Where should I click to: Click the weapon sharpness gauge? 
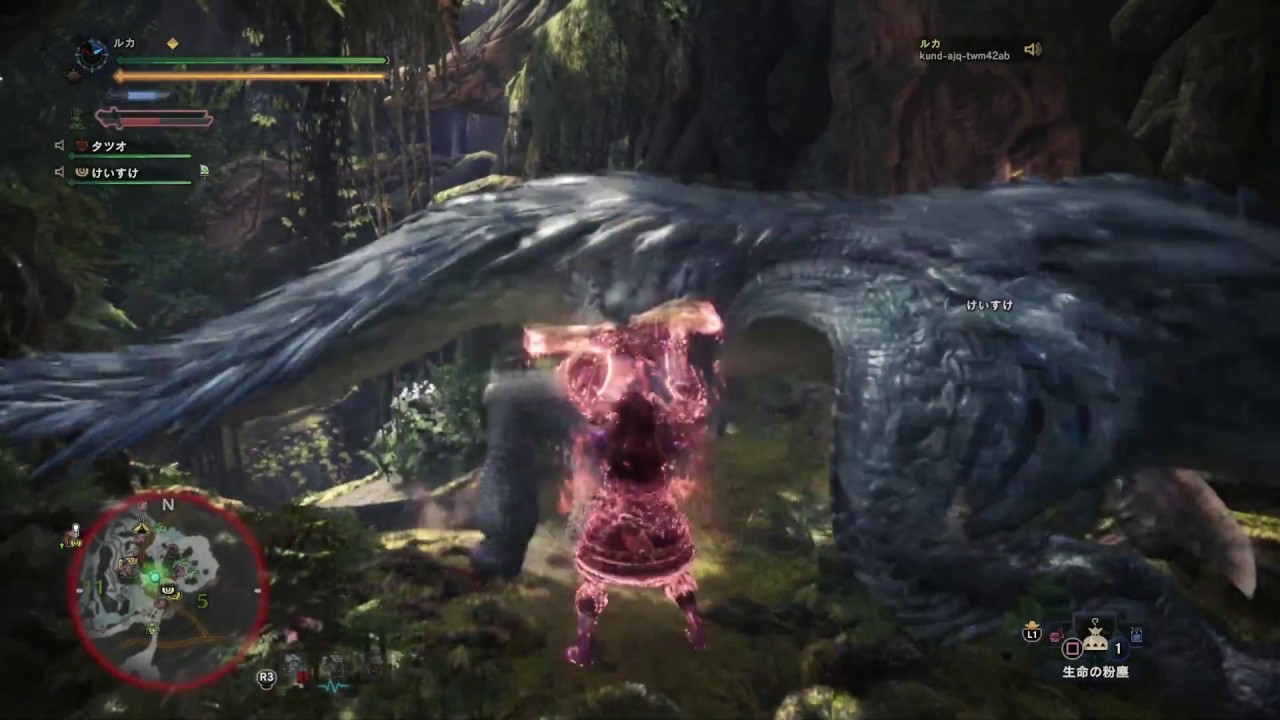click(x=140, y=94)
